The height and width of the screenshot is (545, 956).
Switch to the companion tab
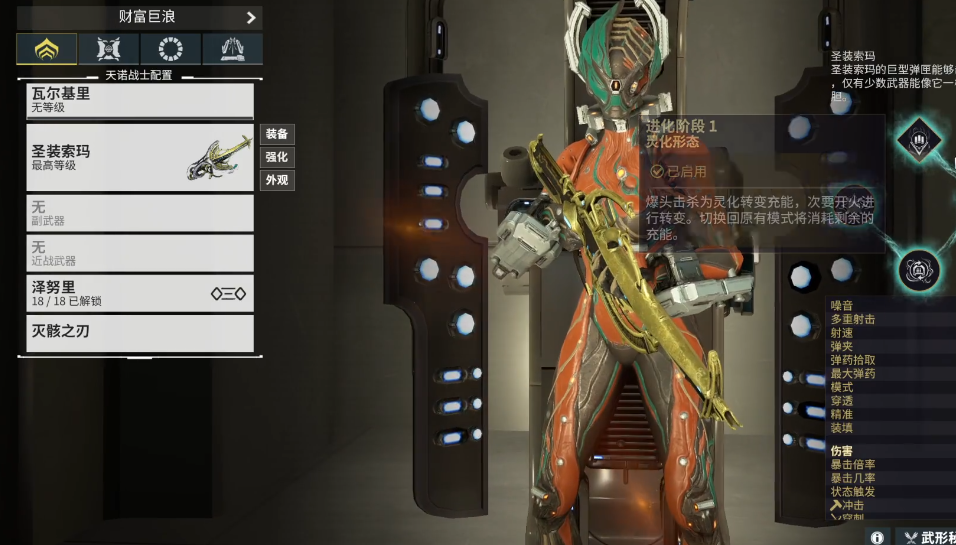(x=108, y=49)
